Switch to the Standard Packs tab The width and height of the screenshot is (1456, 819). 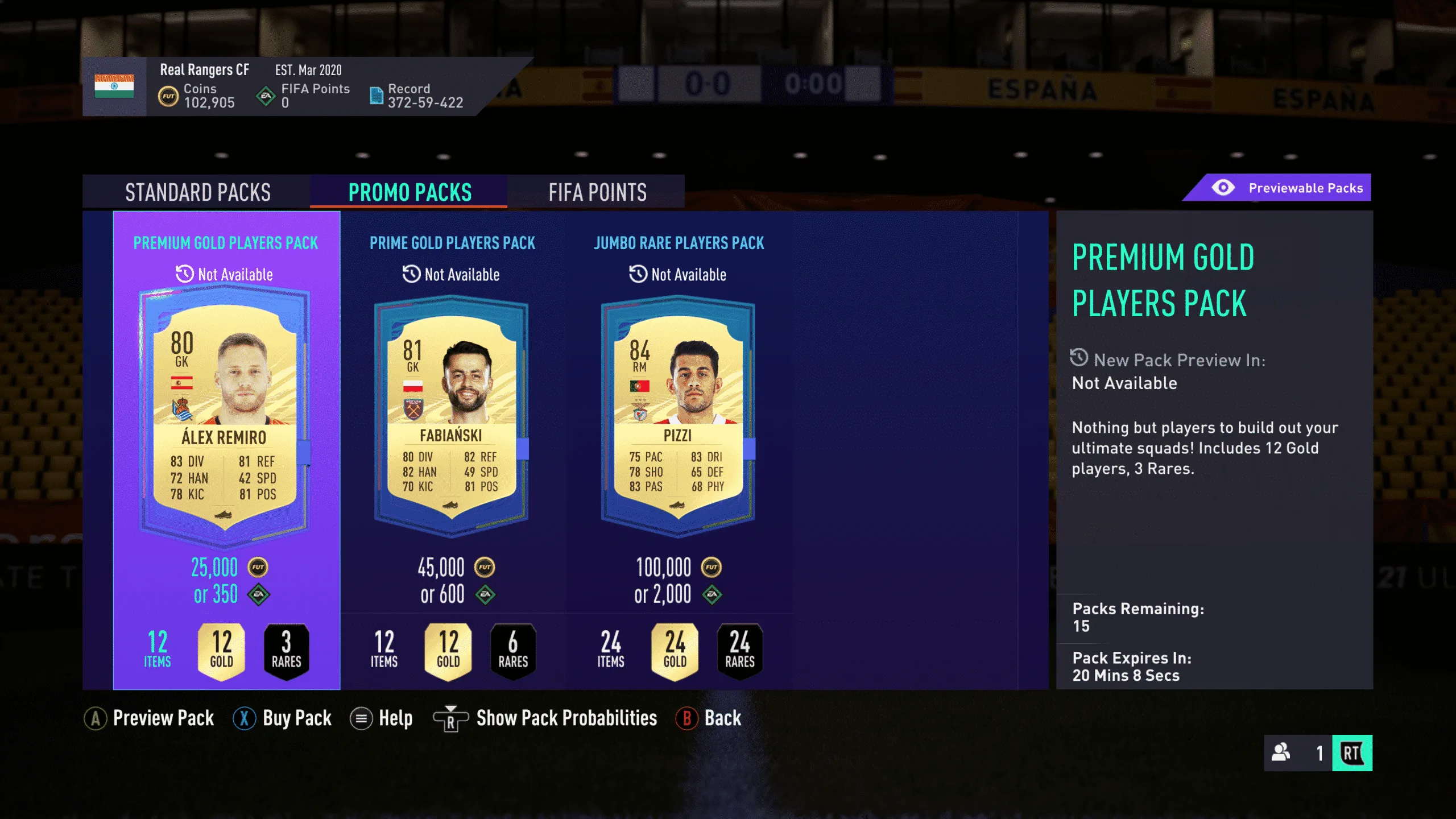click(x=197, y=192)
